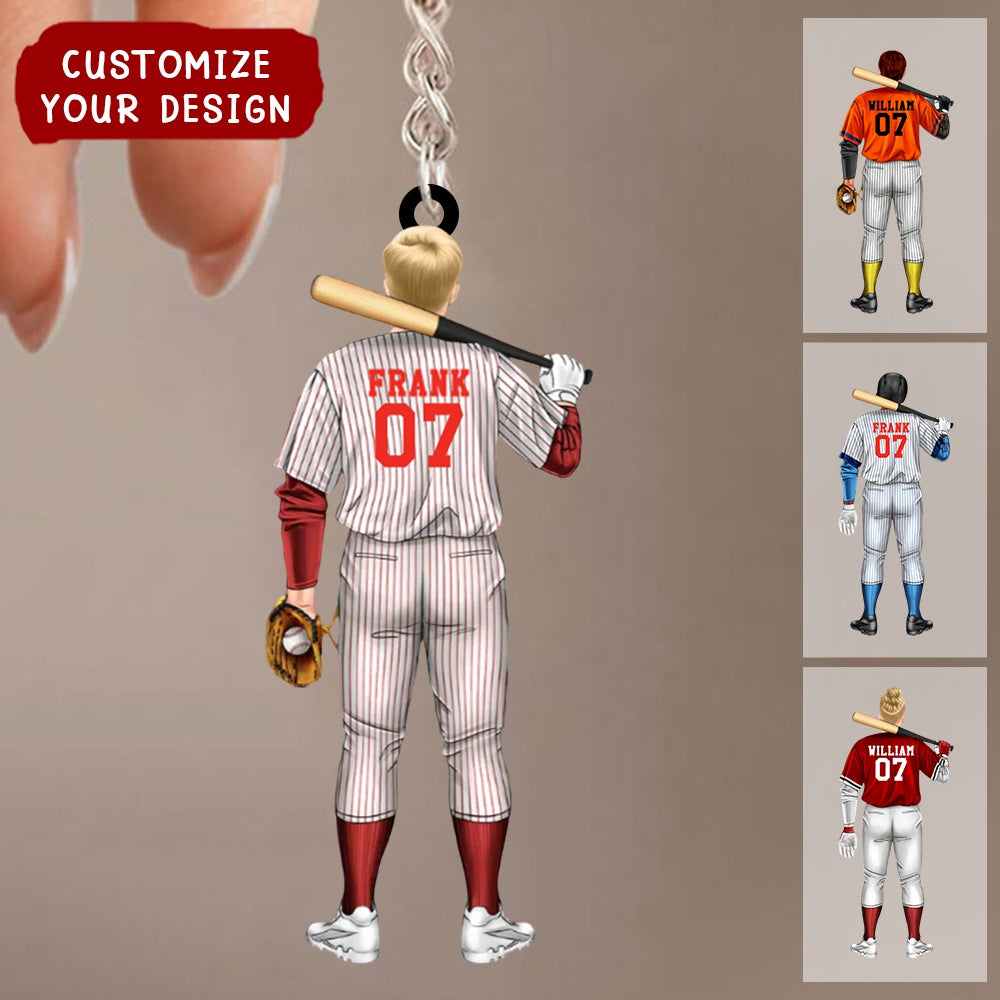The width and height of the screenshot is (1000, 1000).
Task: Select the orange jersey William thumbnail
Action: (x=894, y=176)
